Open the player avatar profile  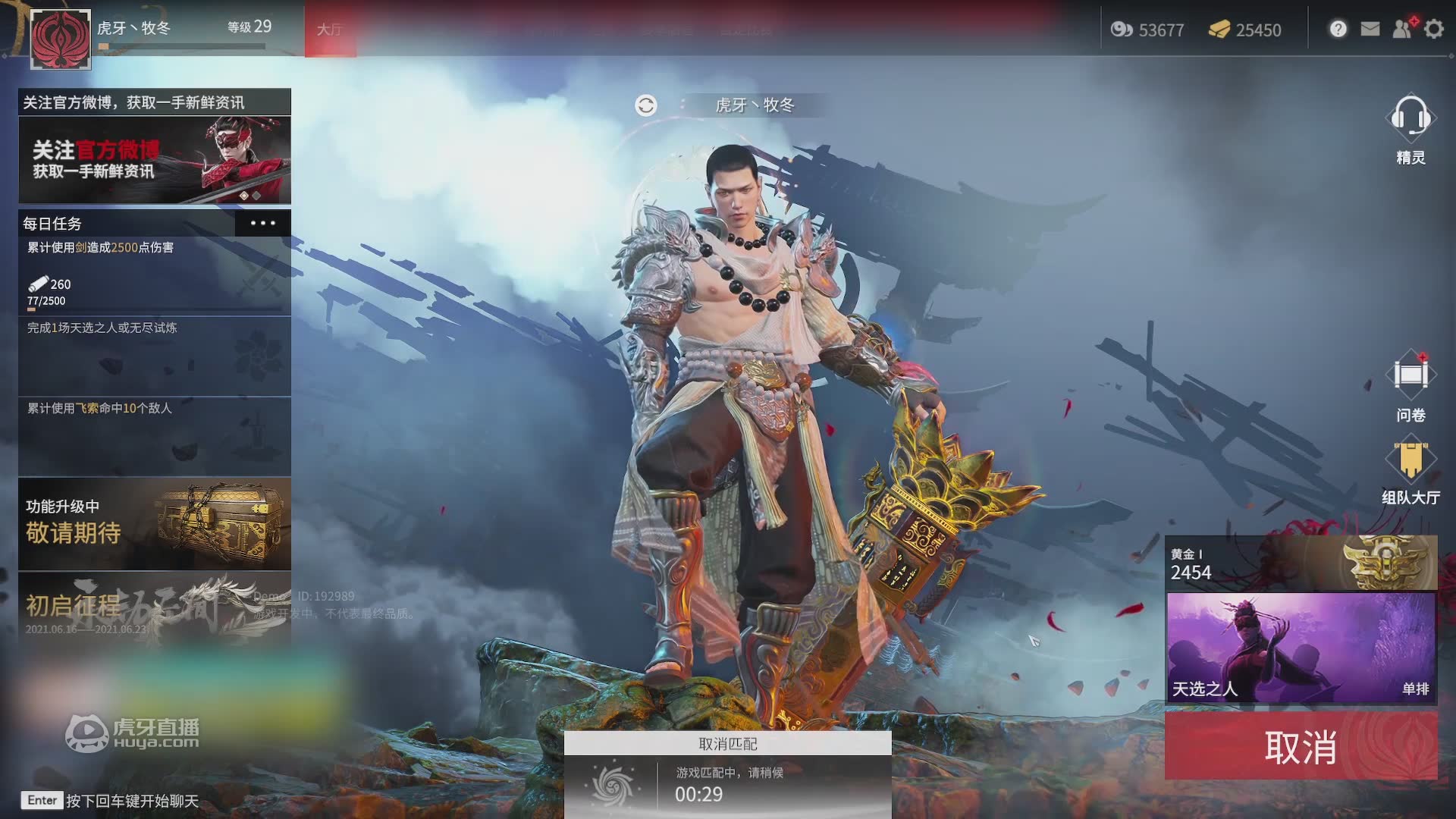(x=61, y=39)
